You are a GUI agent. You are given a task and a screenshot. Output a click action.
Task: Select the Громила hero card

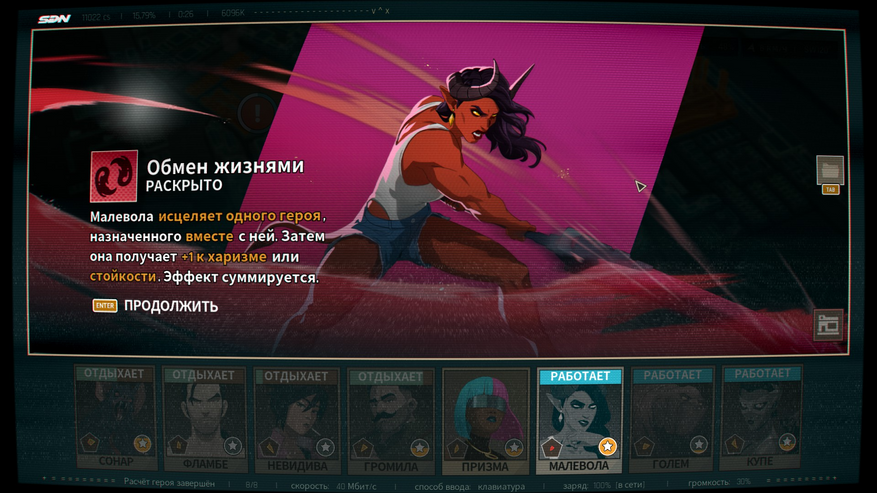[389, 420]
